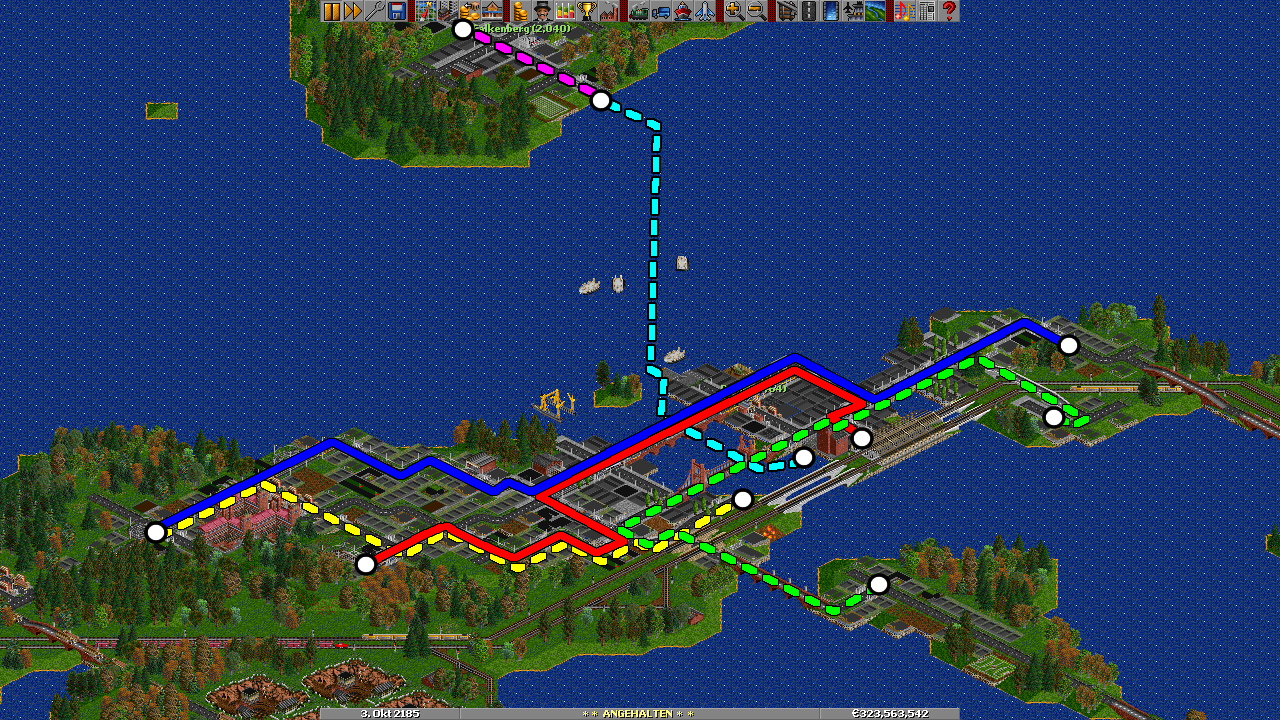Viewport: 1280px width, 720px height.
Task: Show the aircraft list
Action: [704, 11]
